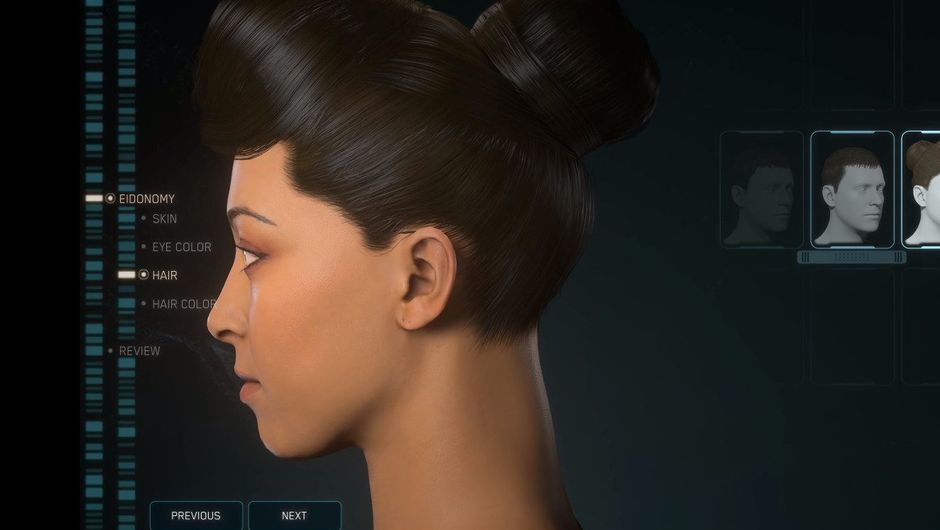Switch to the Hair section

click(x=164, y=274)
